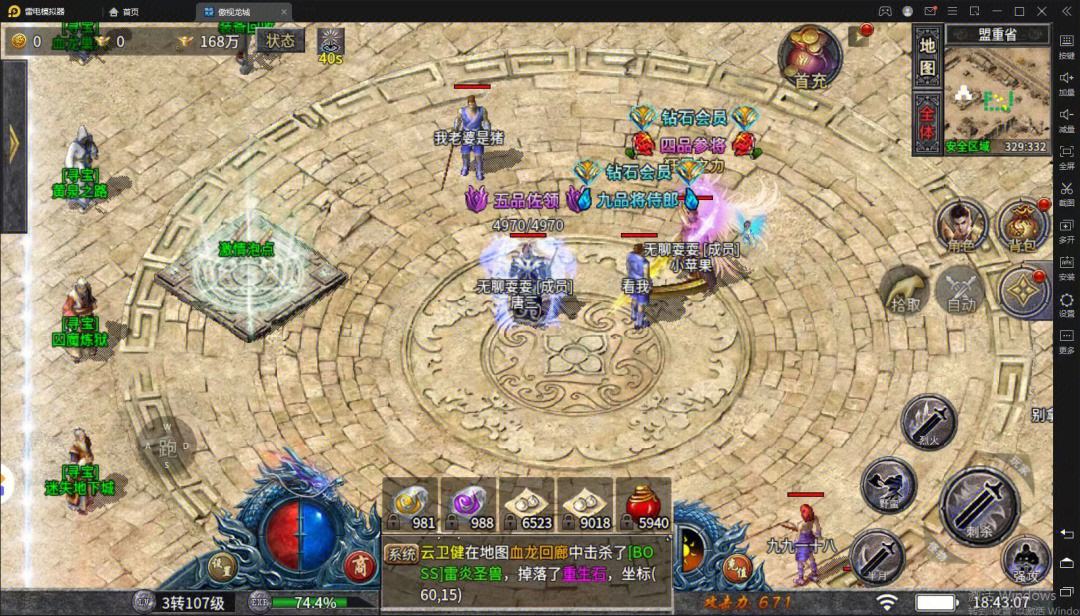The image size is (1080, 616).
Task: Open the 角色 character sheet
Action: coord(961,227)
